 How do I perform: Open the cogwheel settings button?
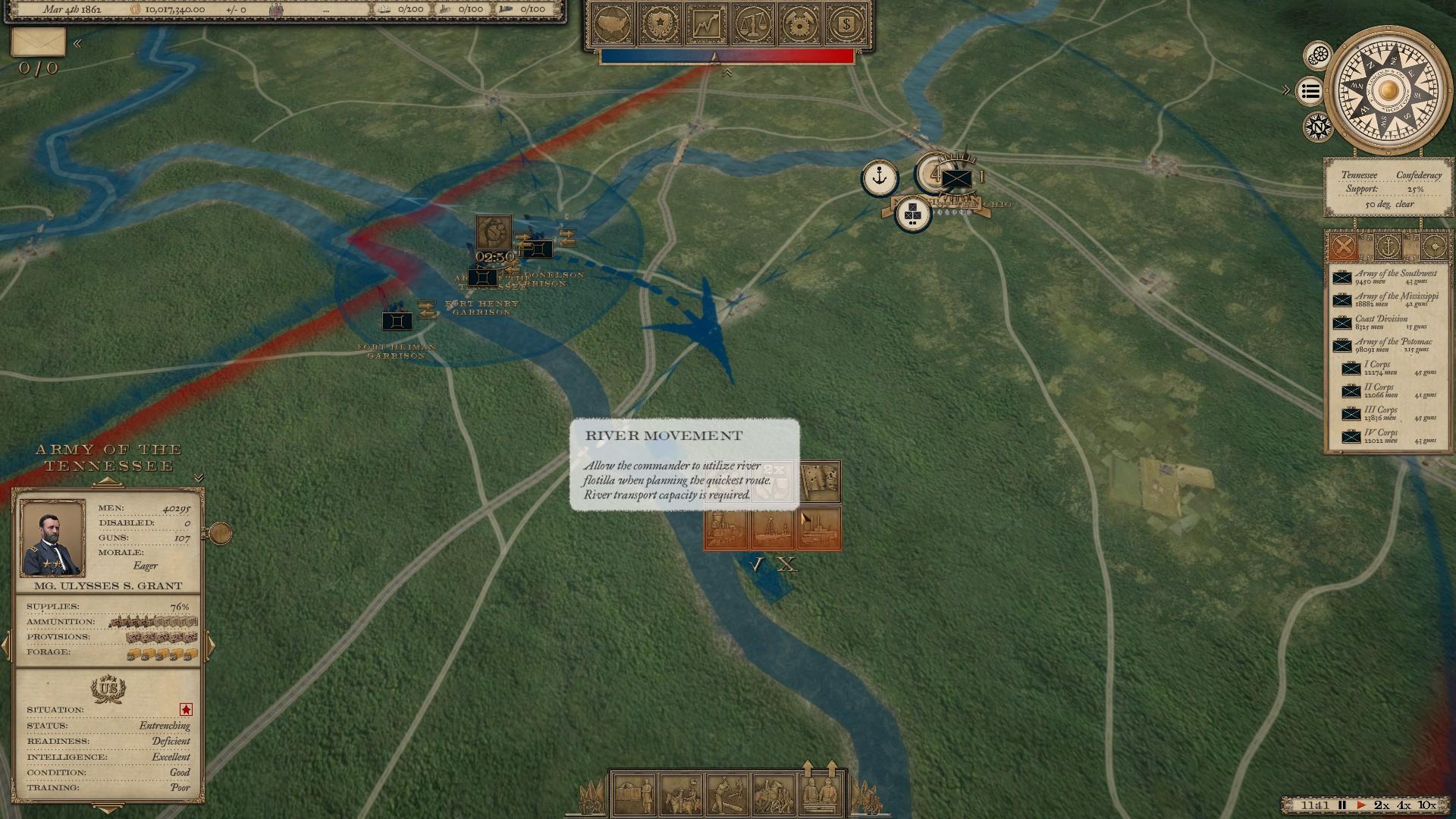click(1319, 55)
